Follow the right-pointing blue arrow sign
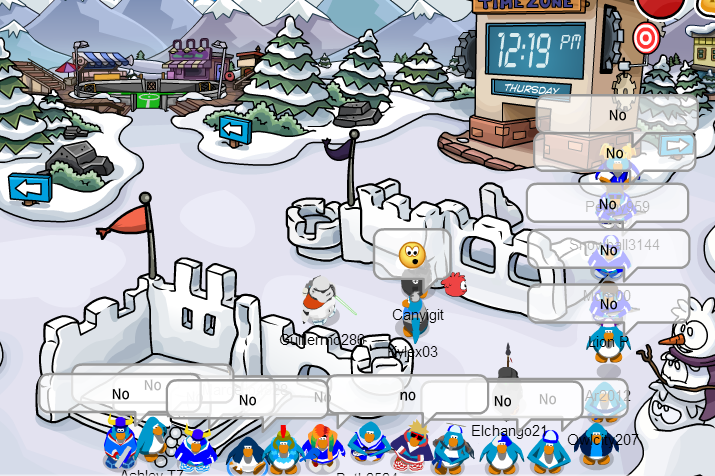This screenshot has width=715, height=476. 677,146
